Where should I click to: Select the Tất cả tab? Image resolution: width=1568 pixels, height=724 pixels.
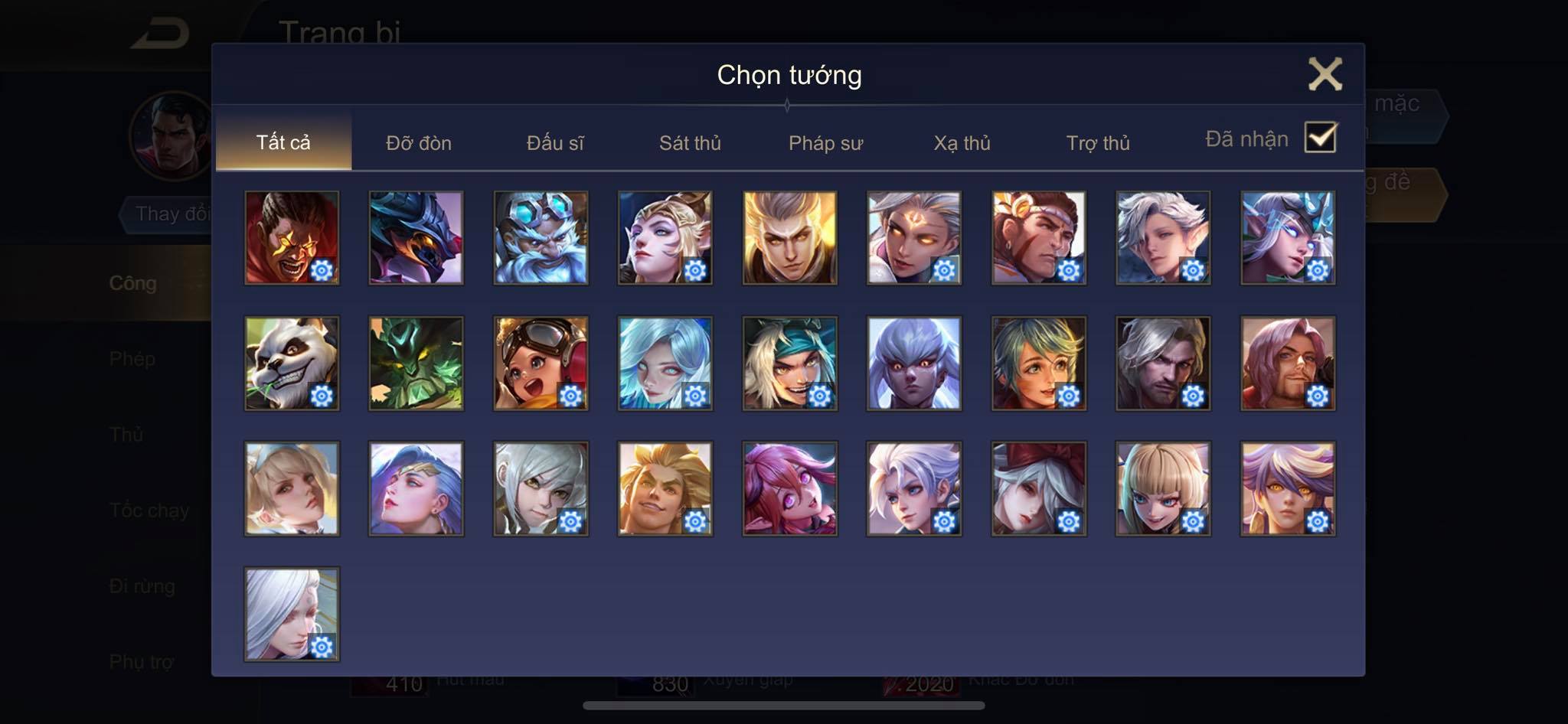tap(283, 142)
